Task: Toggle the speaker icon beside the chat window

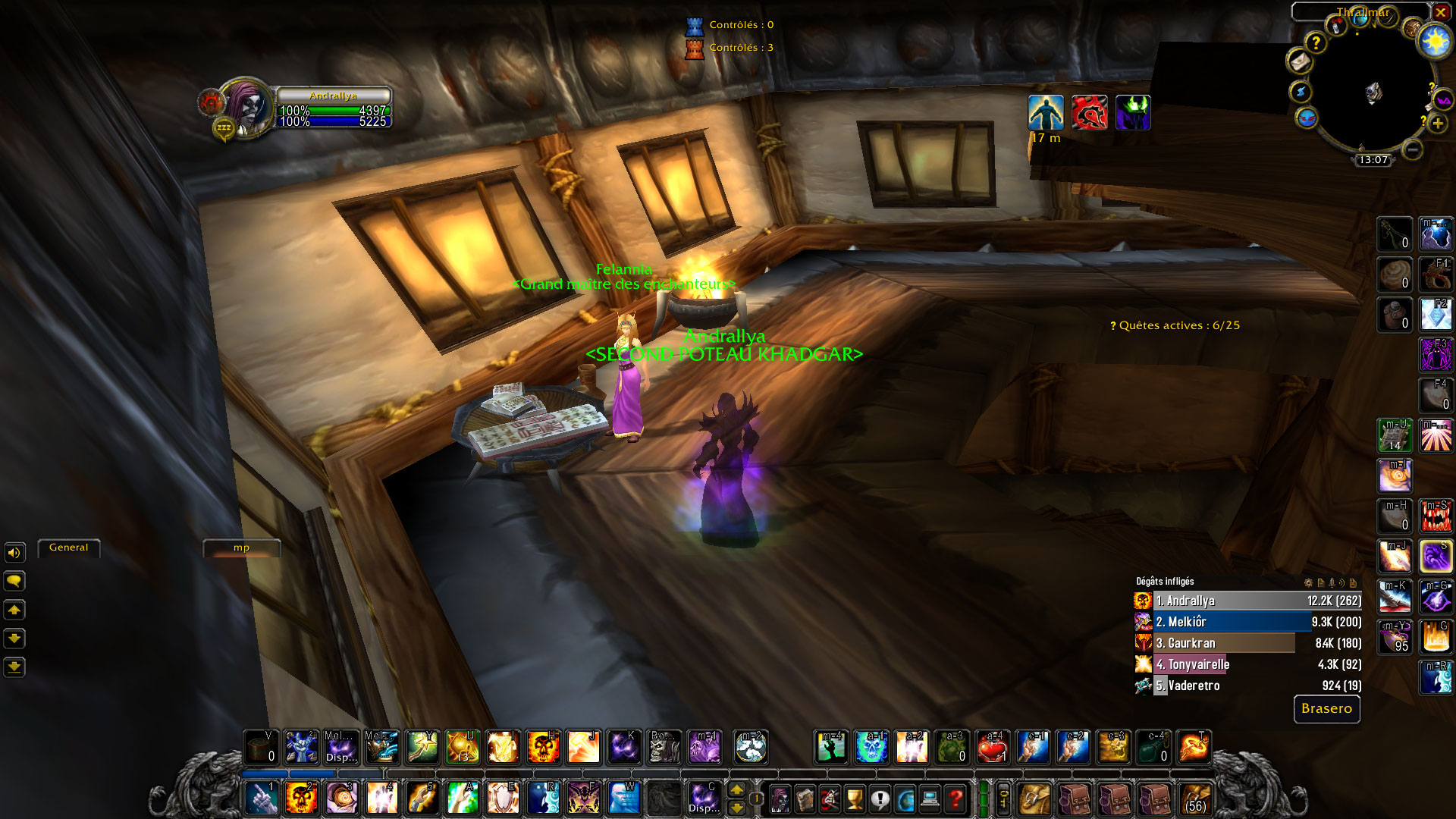Action: coord(13,553)
